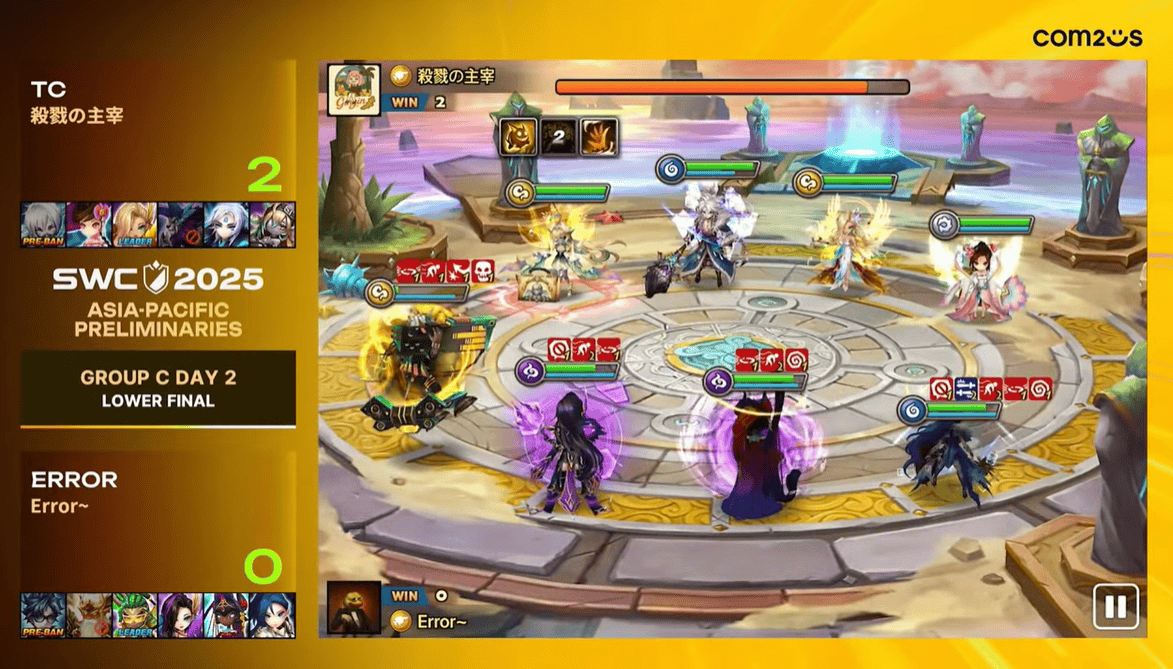Select TC's blonde leader monster portrait
Image resolution: width=1173 pixels, height=669 pixels.
point(134,224)
